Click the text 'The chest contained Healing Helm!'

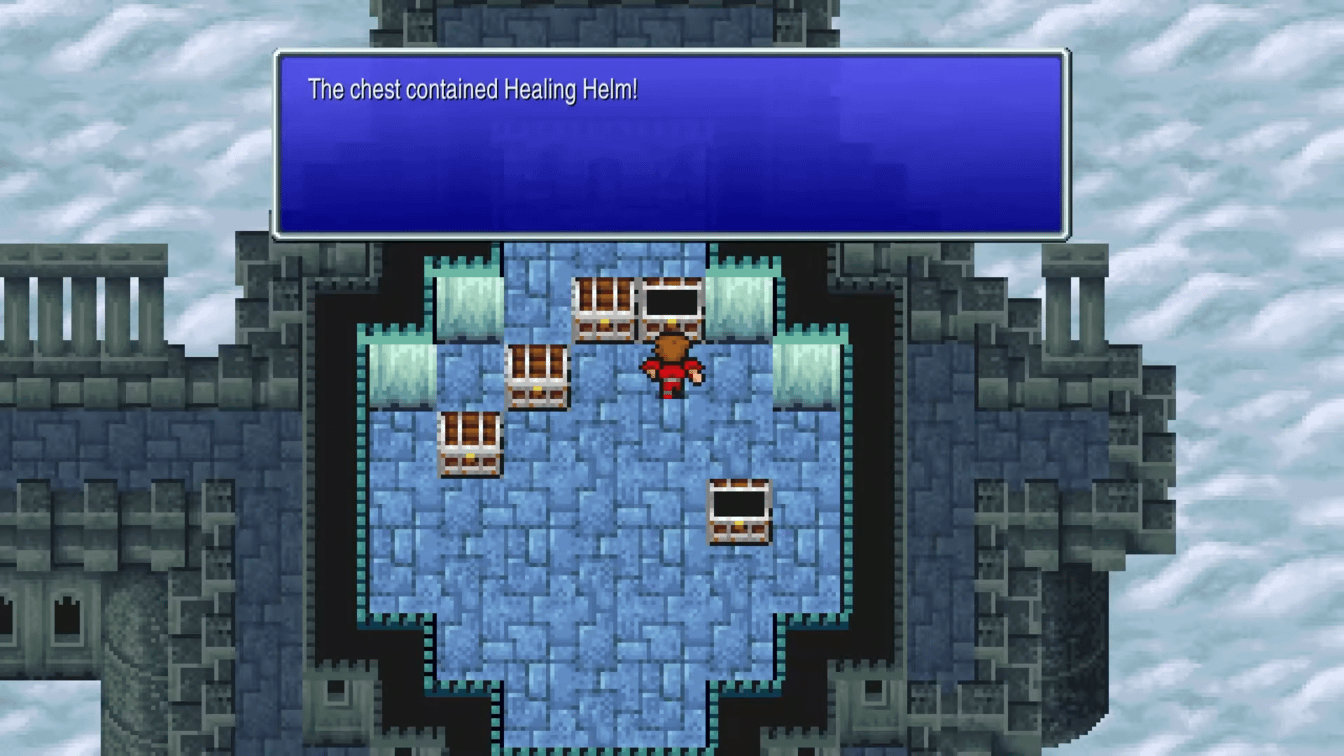click(474, 90)
